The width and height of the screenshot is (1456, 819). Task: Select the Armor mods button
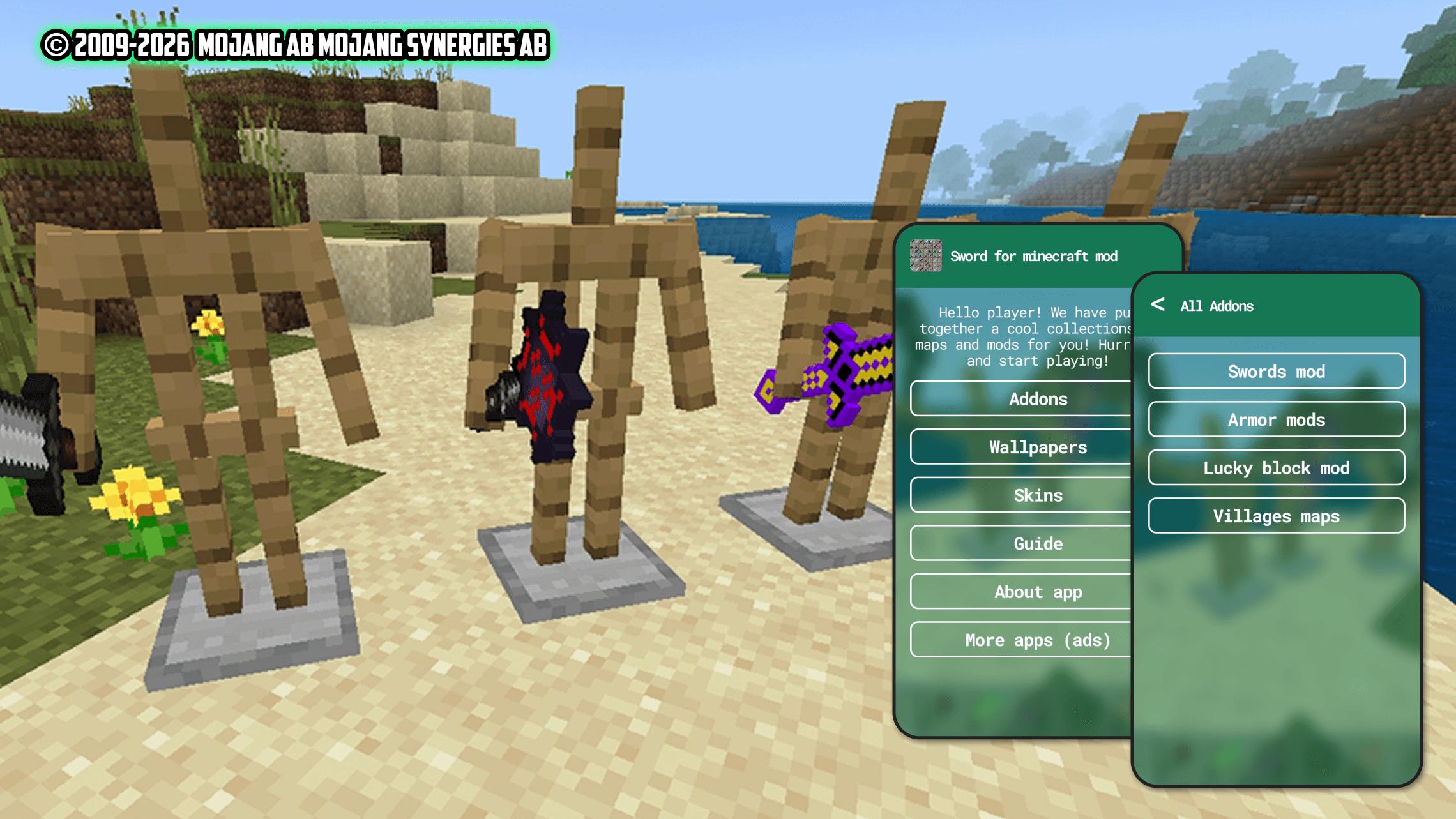point(1276,419)
